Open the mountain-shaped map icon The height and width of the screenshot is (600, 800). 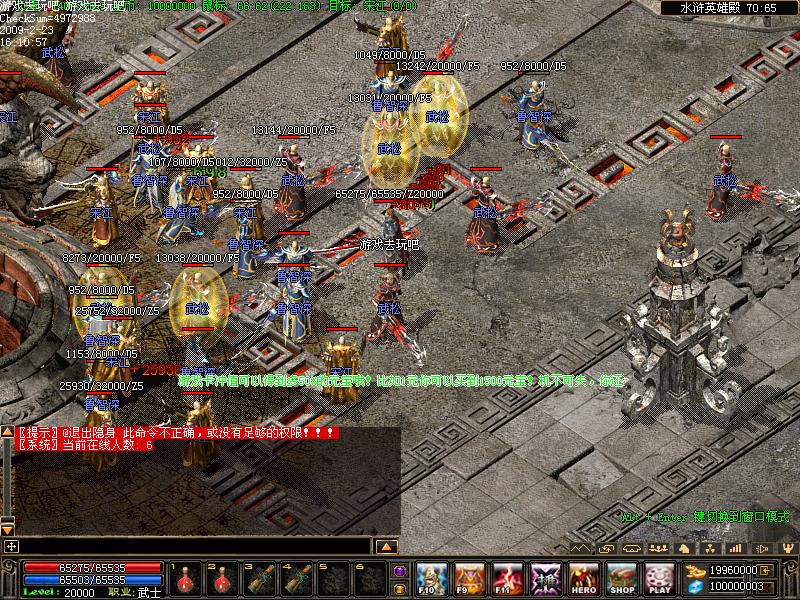583,548
